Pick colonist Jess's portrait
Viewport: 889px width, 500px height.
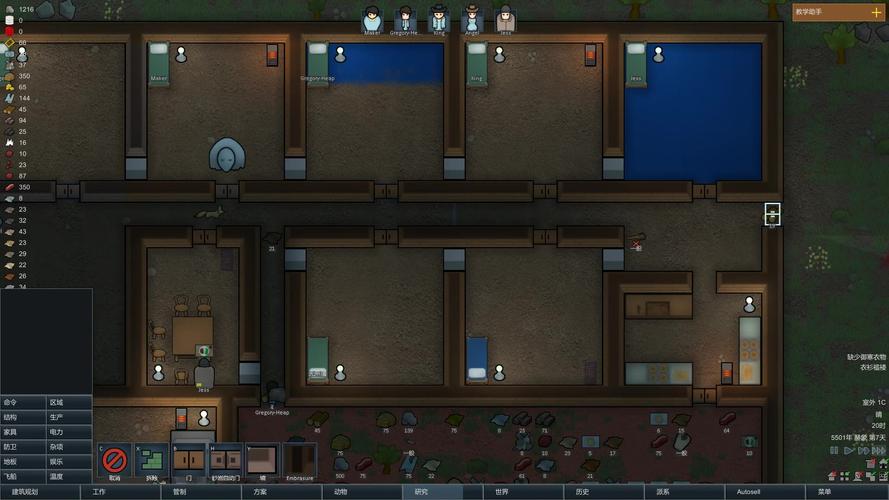505,19
